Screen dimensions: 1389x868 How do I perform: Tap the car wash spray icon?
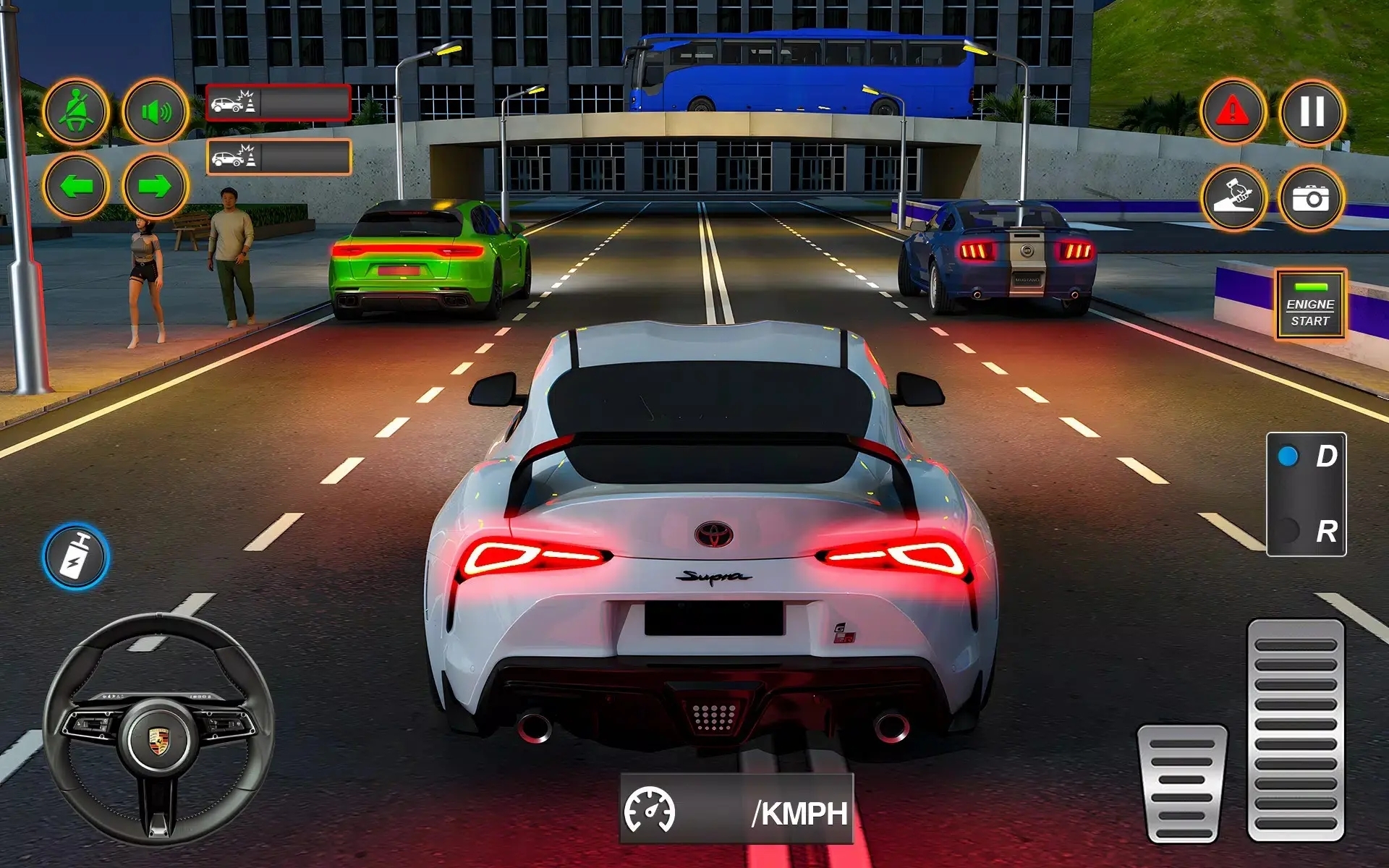coord(1233,197)
